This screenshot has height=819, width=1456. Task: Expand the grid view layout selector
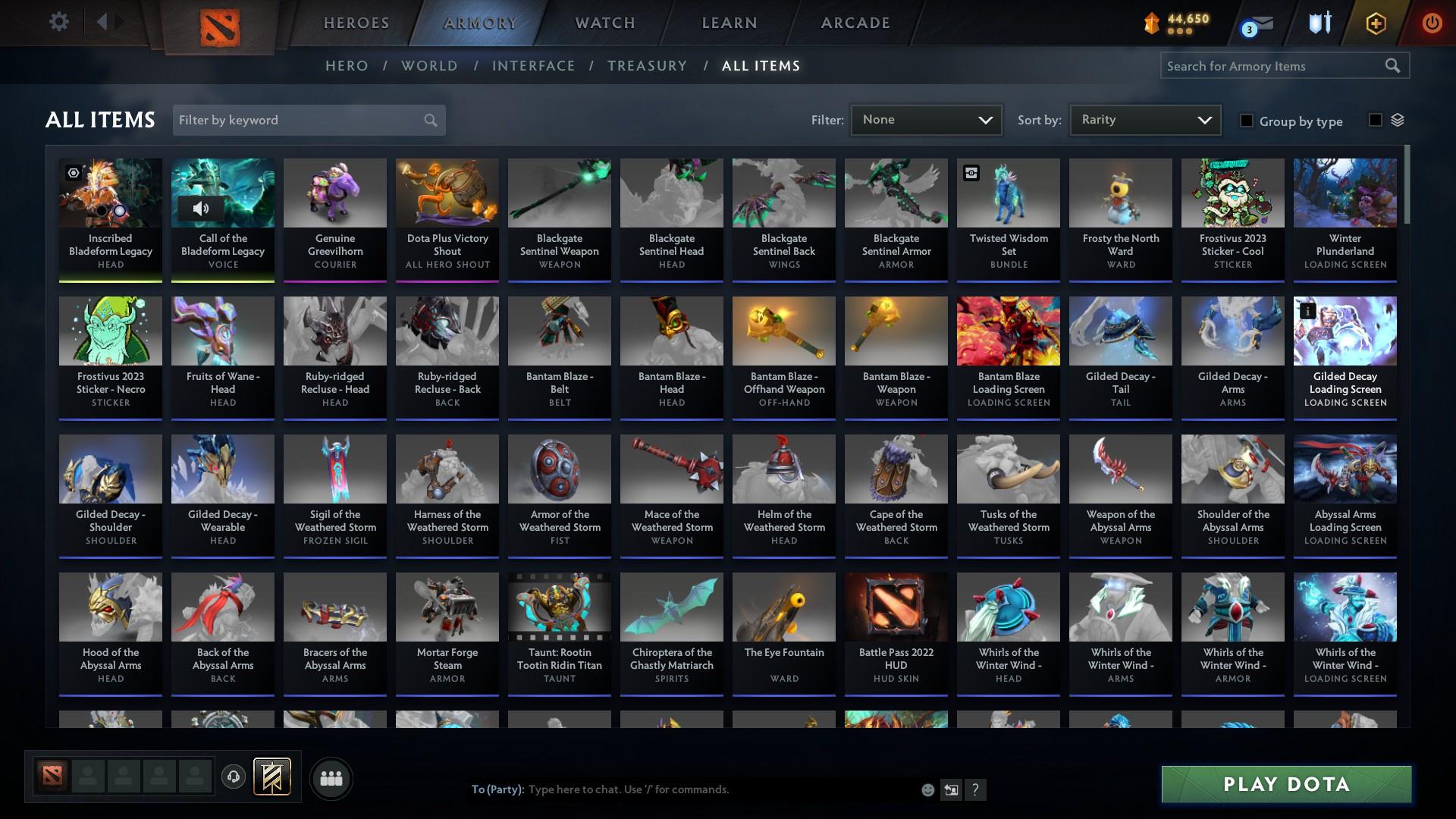click(1399, 120)
